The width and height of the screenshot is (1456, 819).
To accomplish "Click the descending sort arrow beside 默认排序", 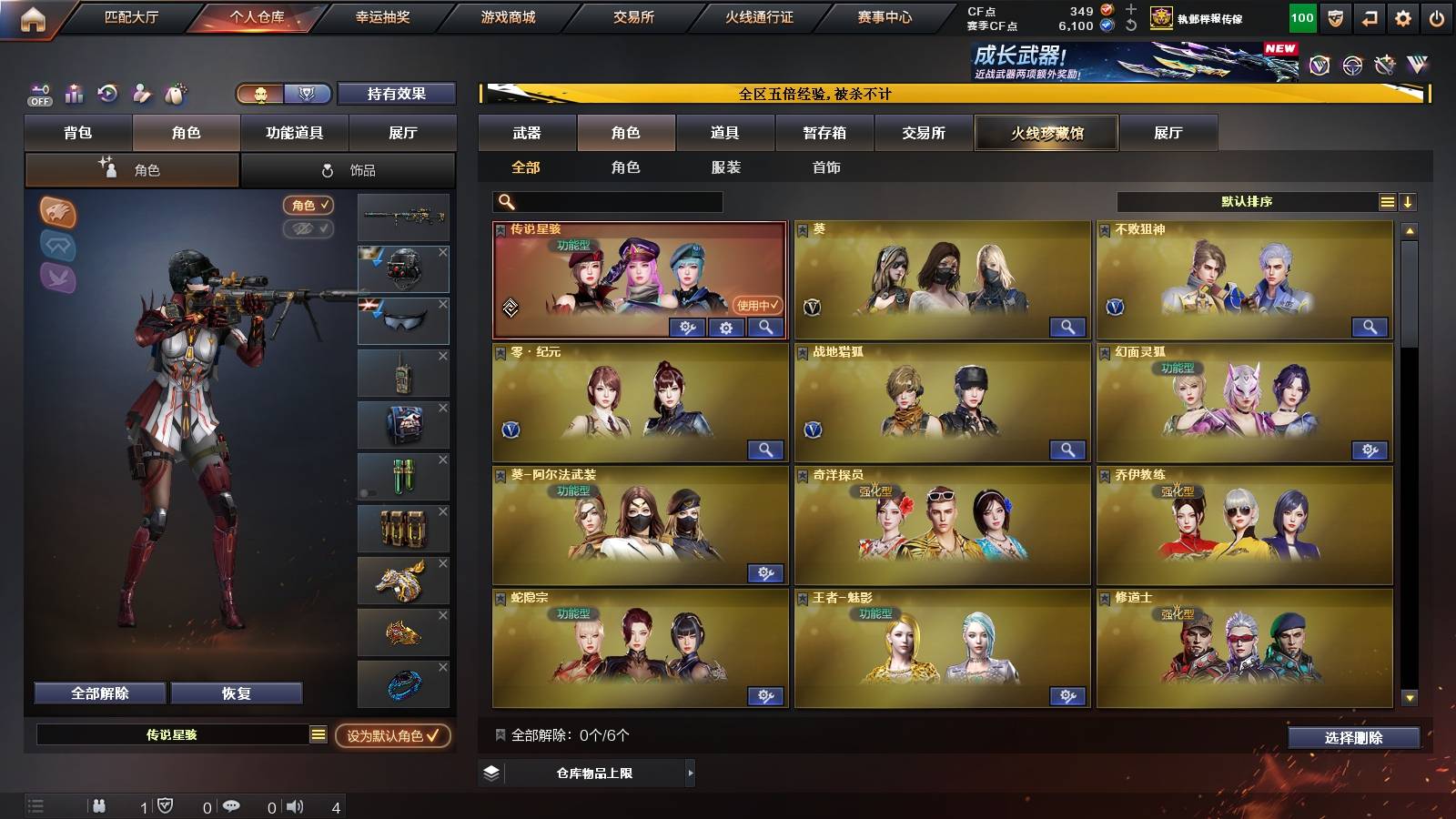I will pos(1408,201).
